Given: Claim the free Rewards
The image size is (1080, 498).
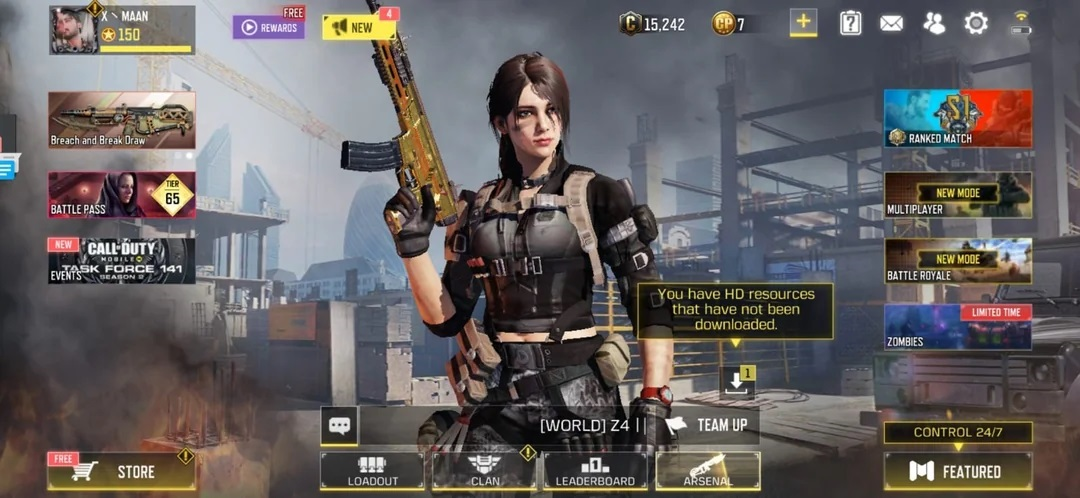Looking at the screenshot, I should (x=268, y=27).
